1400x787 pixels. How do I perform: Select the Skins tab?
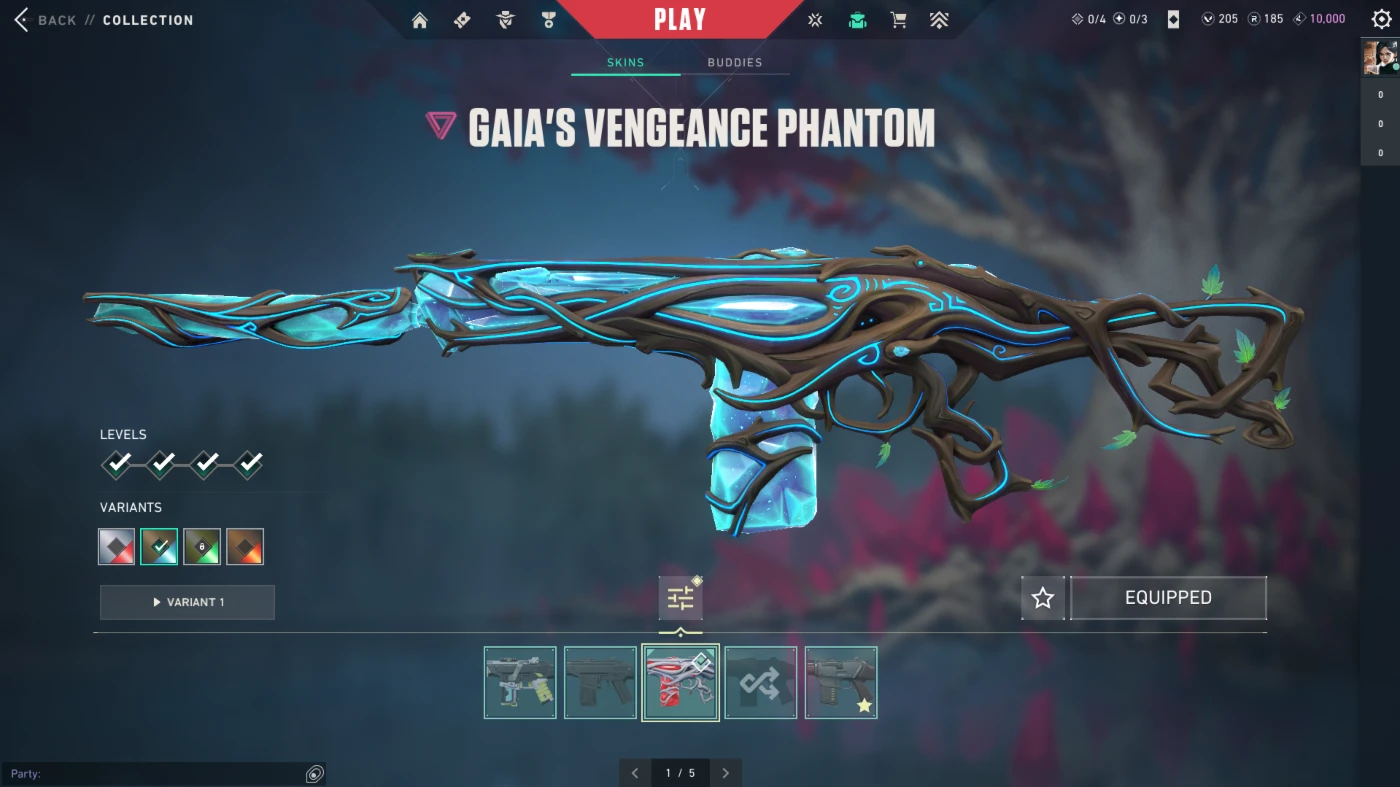tap(626, 62)
